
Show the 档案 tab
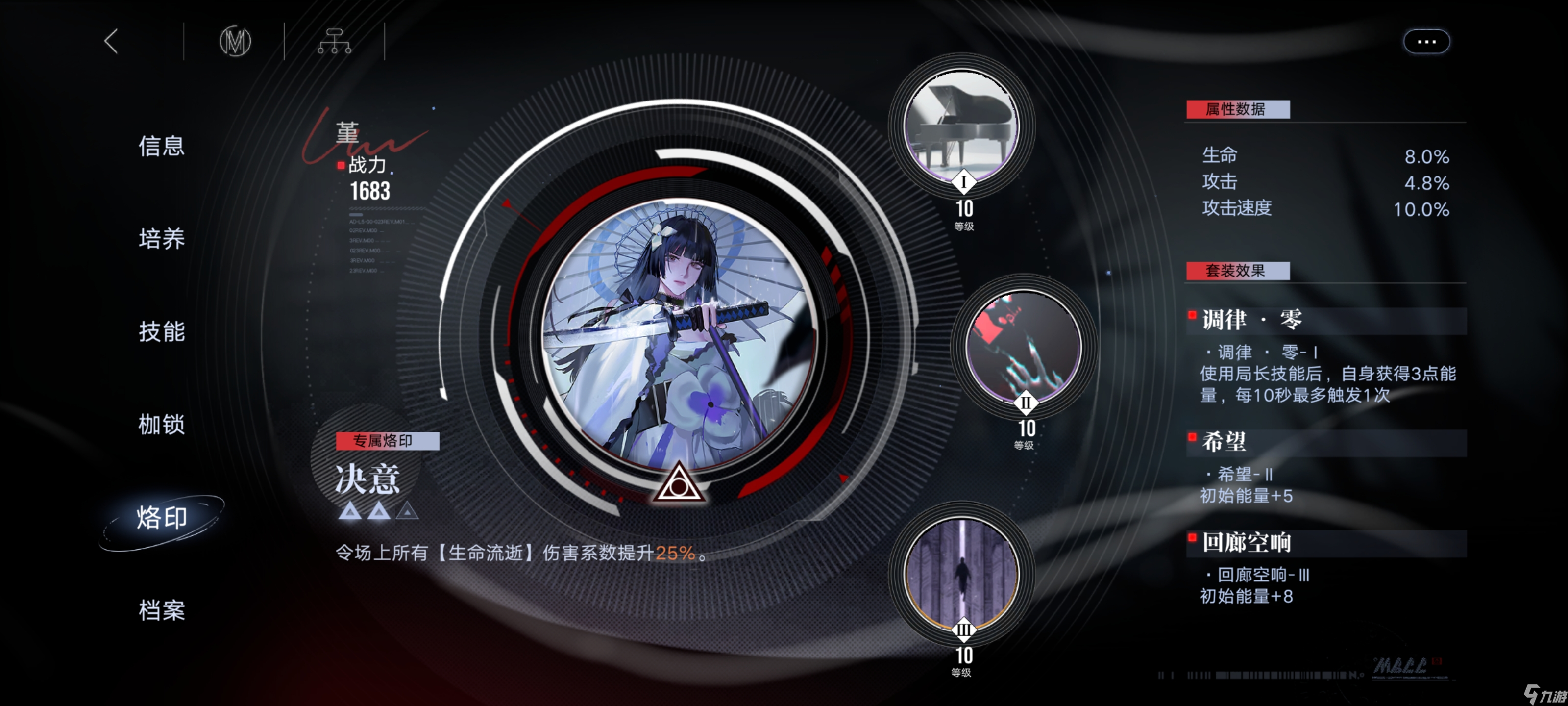[x=161, y=610]
